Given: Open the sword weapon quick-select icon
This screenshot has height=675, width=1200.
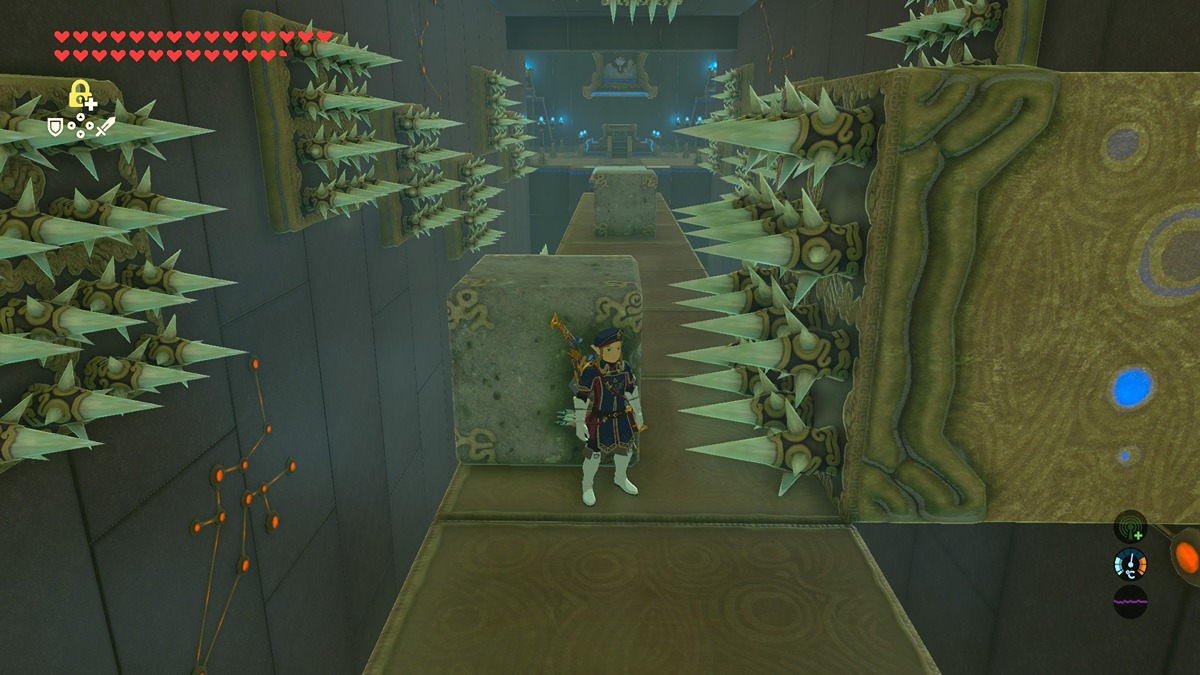Looking at the screenshot, I should tap(105, 127).
